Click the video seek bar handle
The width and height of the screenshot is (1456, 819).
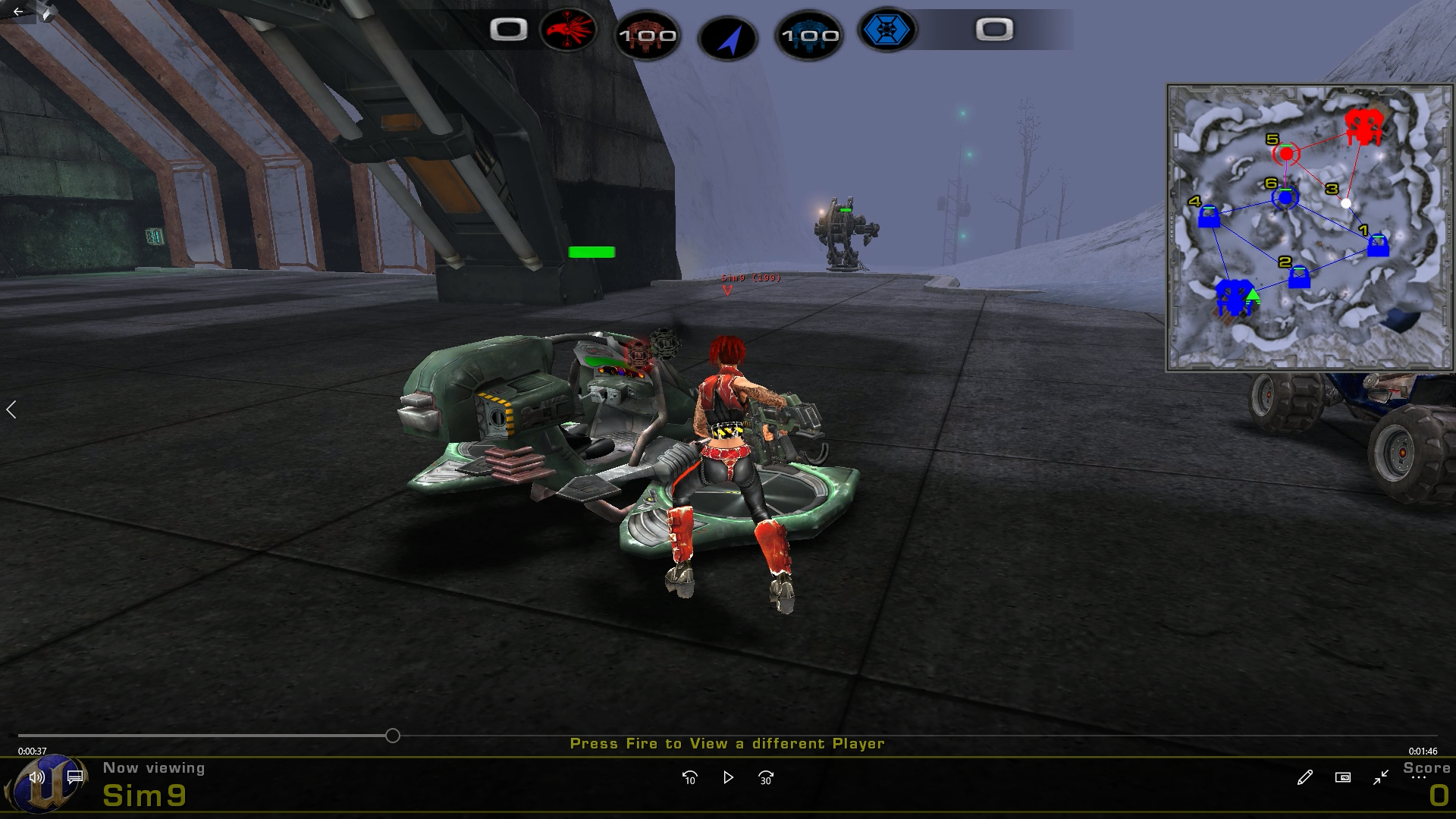[x=392, y=736]
